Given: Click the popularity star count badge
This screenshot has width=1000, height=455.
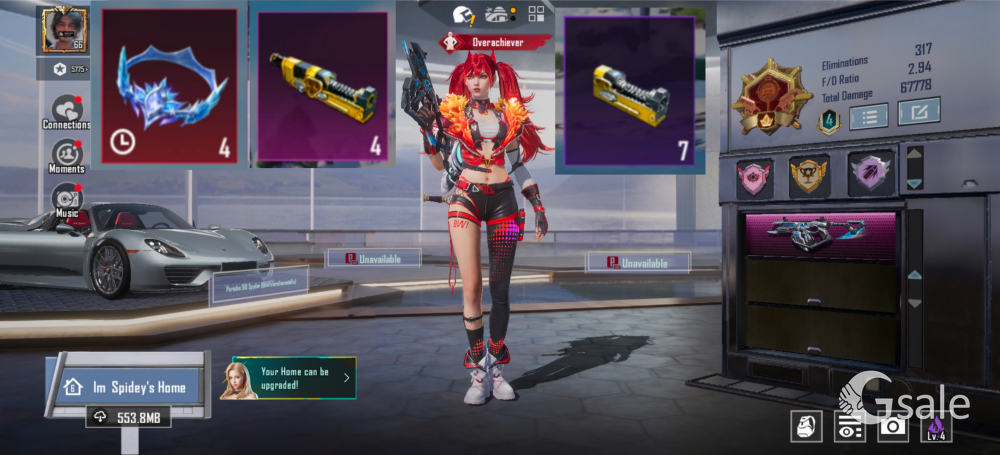Looking at the screenshot, I should click(x=64, y=69).
